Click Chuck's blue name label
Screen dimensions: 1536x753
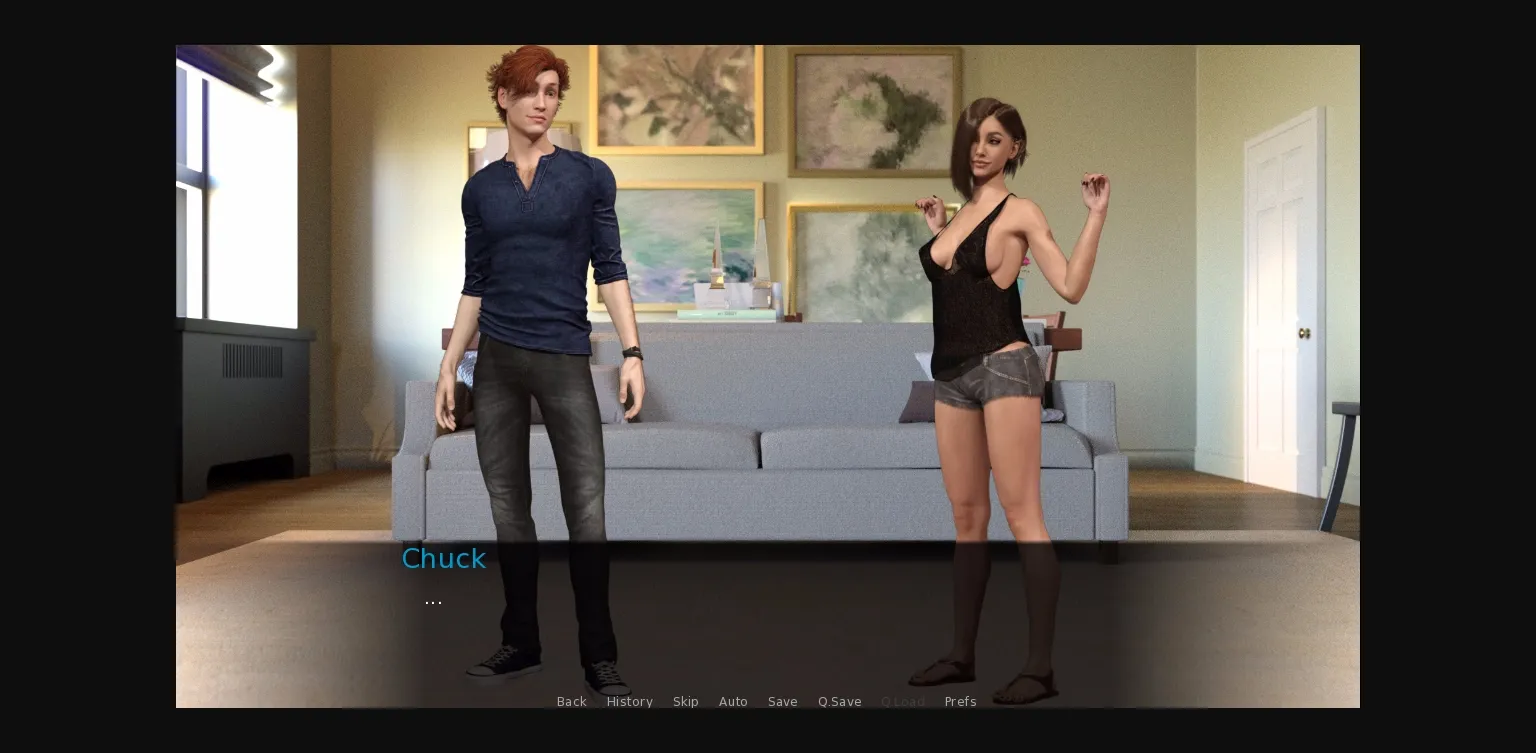[x=443, y=559]
